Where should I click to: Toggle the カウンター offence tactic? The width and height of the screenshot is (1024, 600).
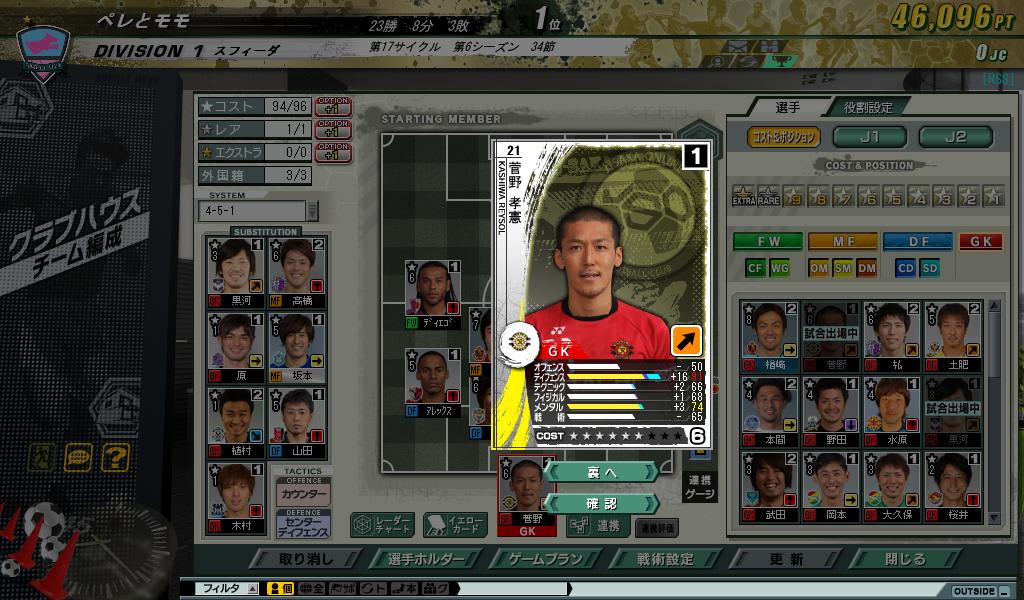point(304,494)
